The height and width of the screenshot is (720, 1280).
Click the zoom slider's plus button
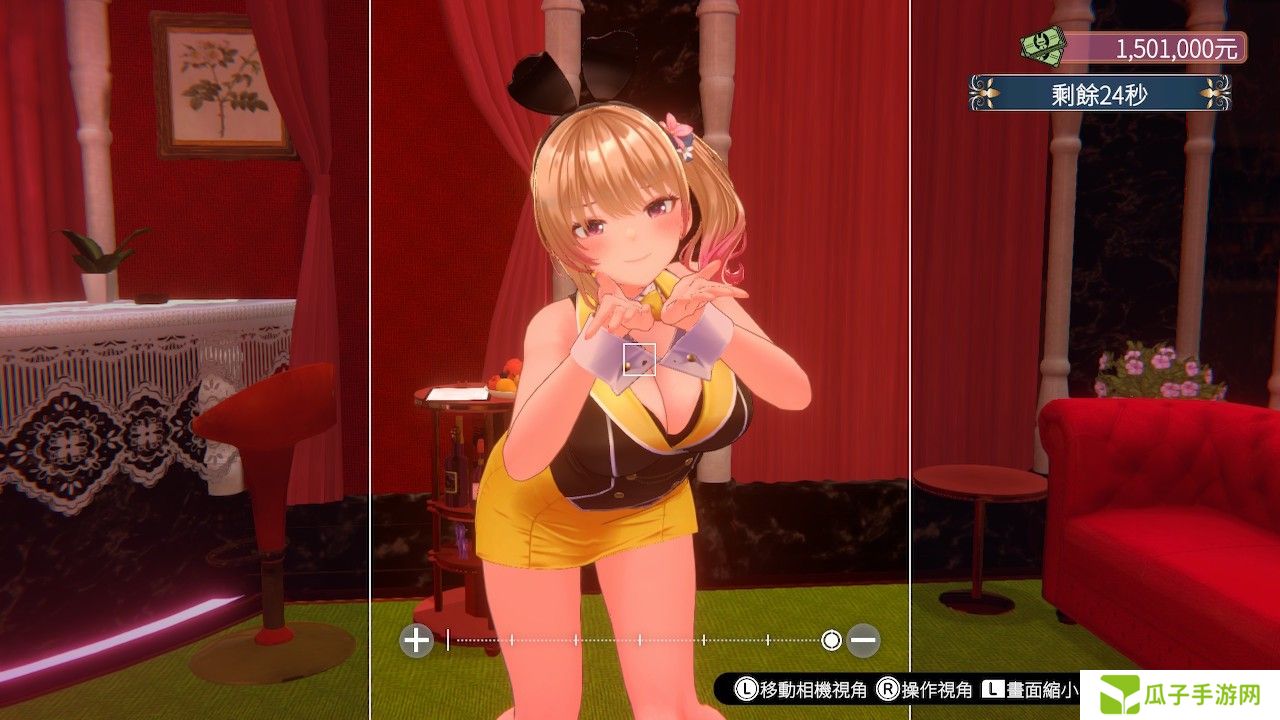[416, 640]
